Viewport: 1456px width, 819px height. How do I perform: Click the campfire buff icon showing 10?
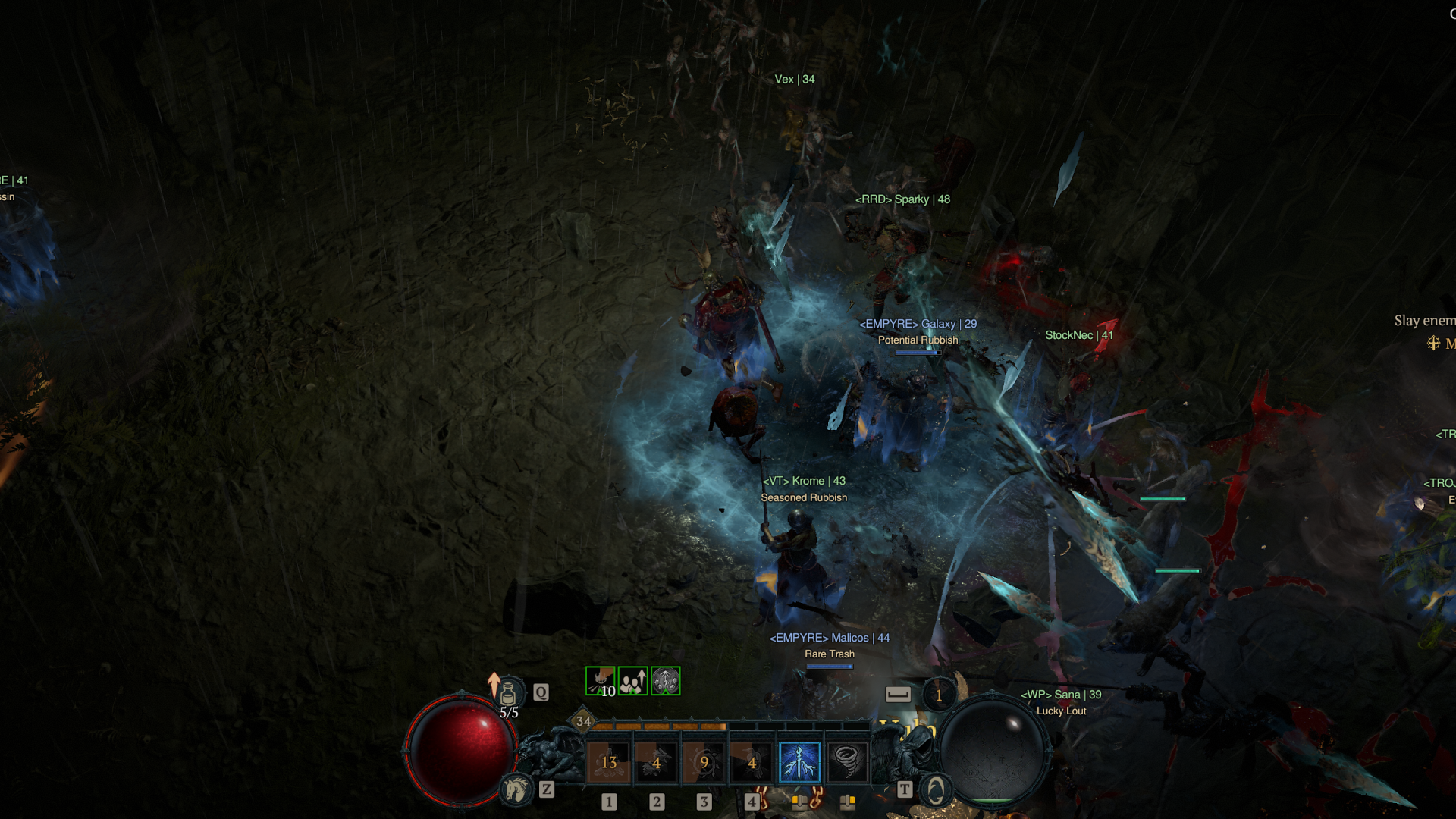(x=601, y=681)
